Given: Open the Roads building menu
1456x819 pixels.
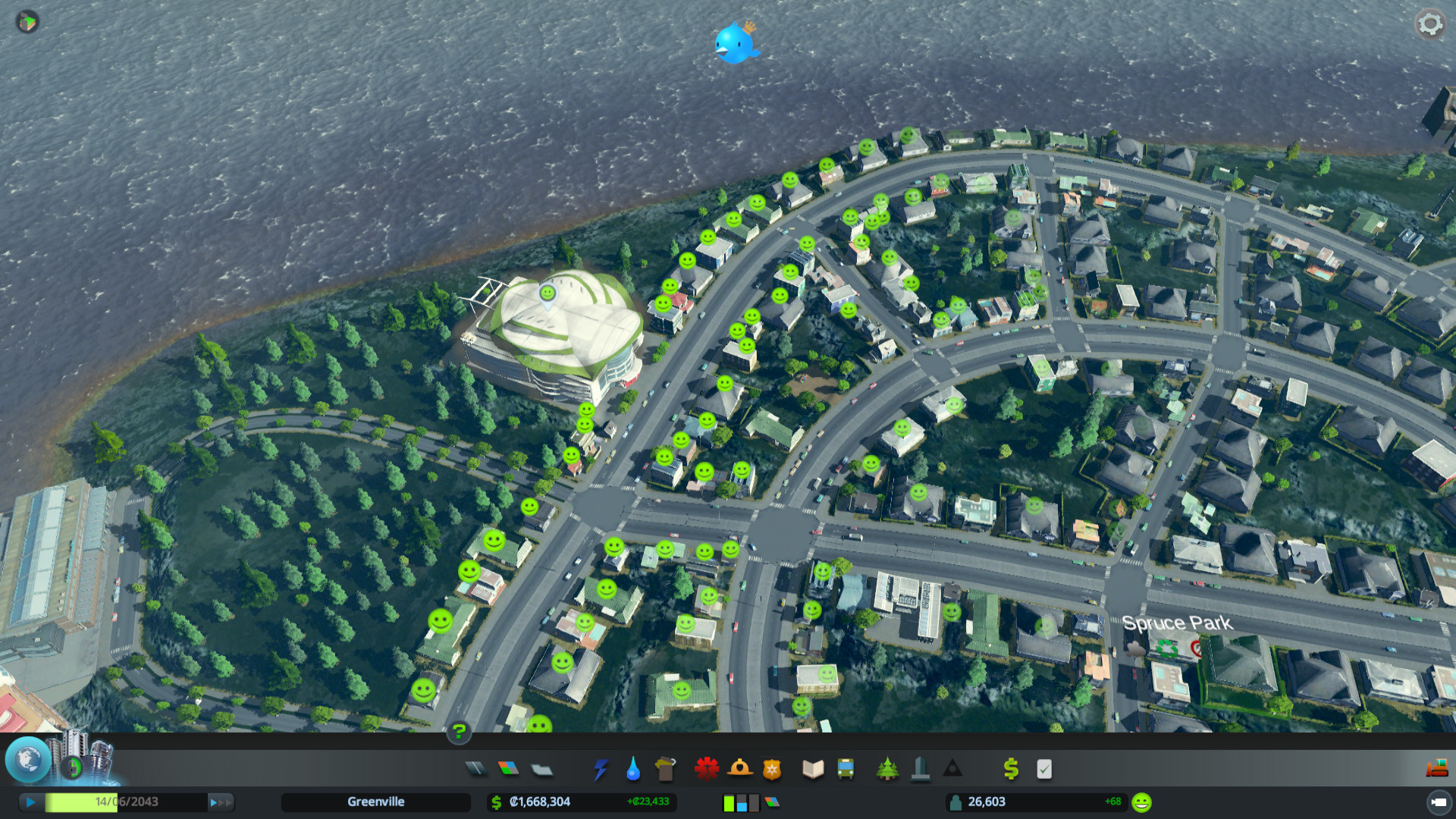Looking at the screenshot, I should (476, 768).
